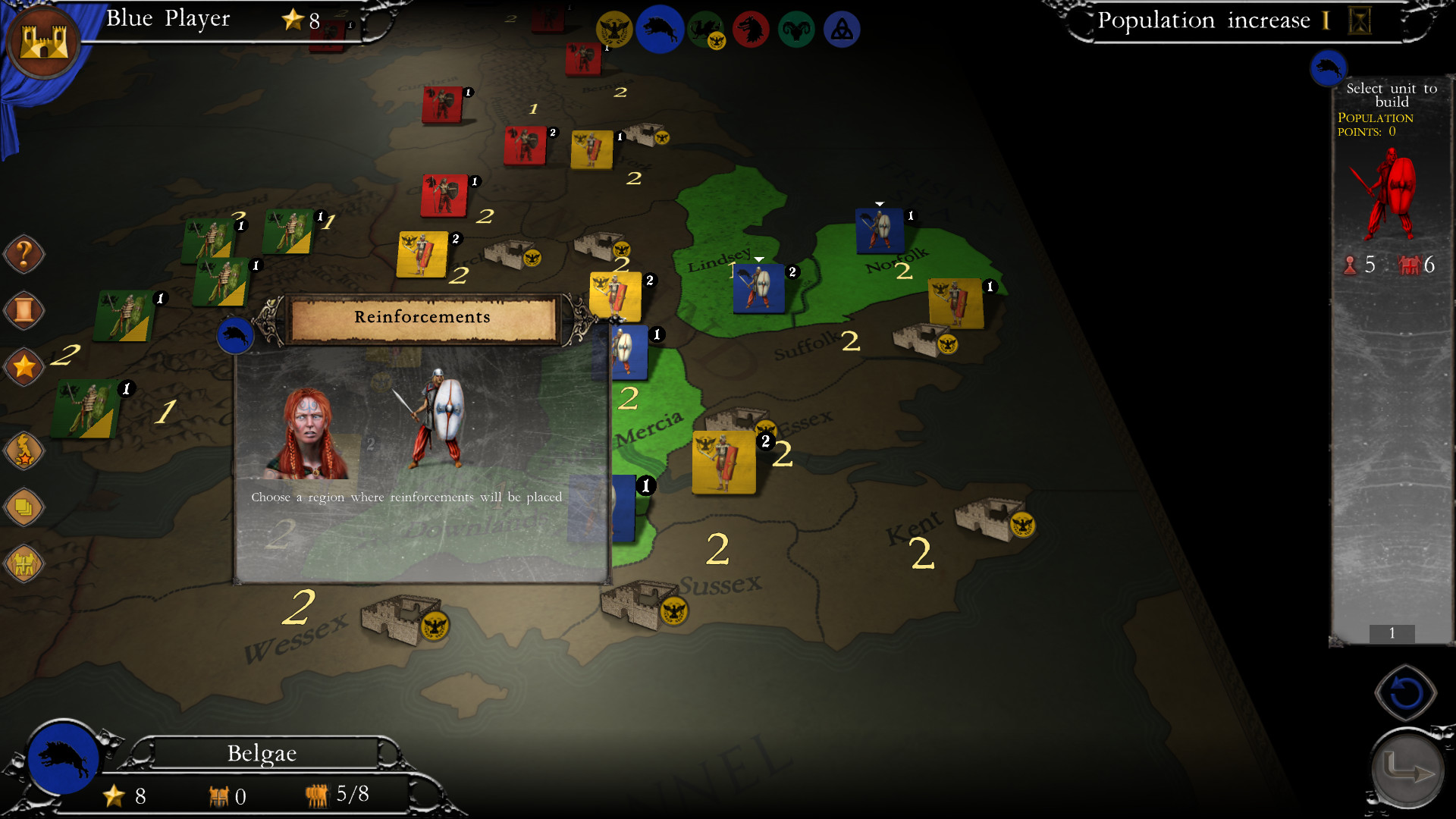The image size is (1456, 819).
Task: Select the blue boar faction icon
Action: pyautogui.click(x=660, y=29)
